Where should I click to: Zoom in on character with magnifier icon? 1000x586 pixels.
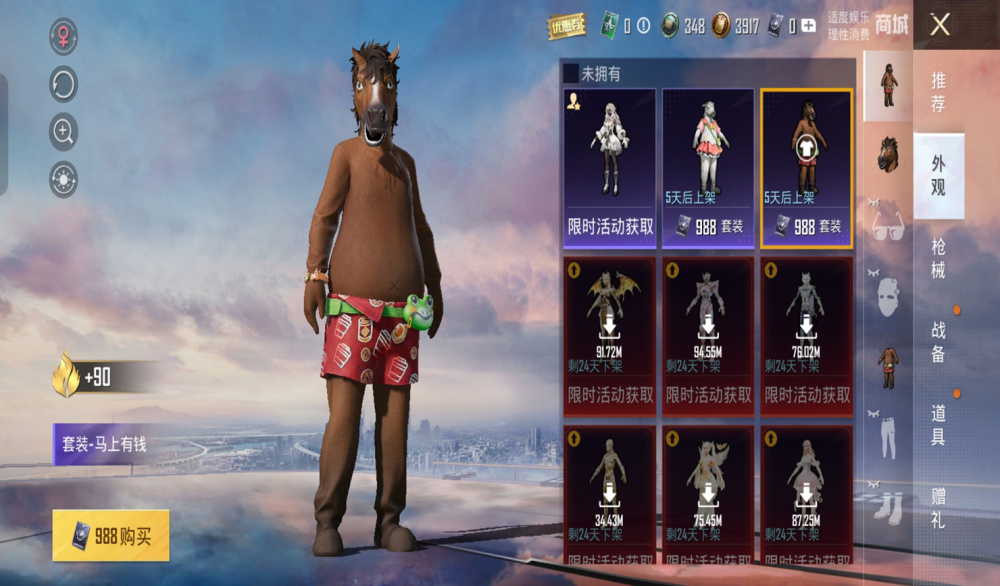click(x=64, y=131)
